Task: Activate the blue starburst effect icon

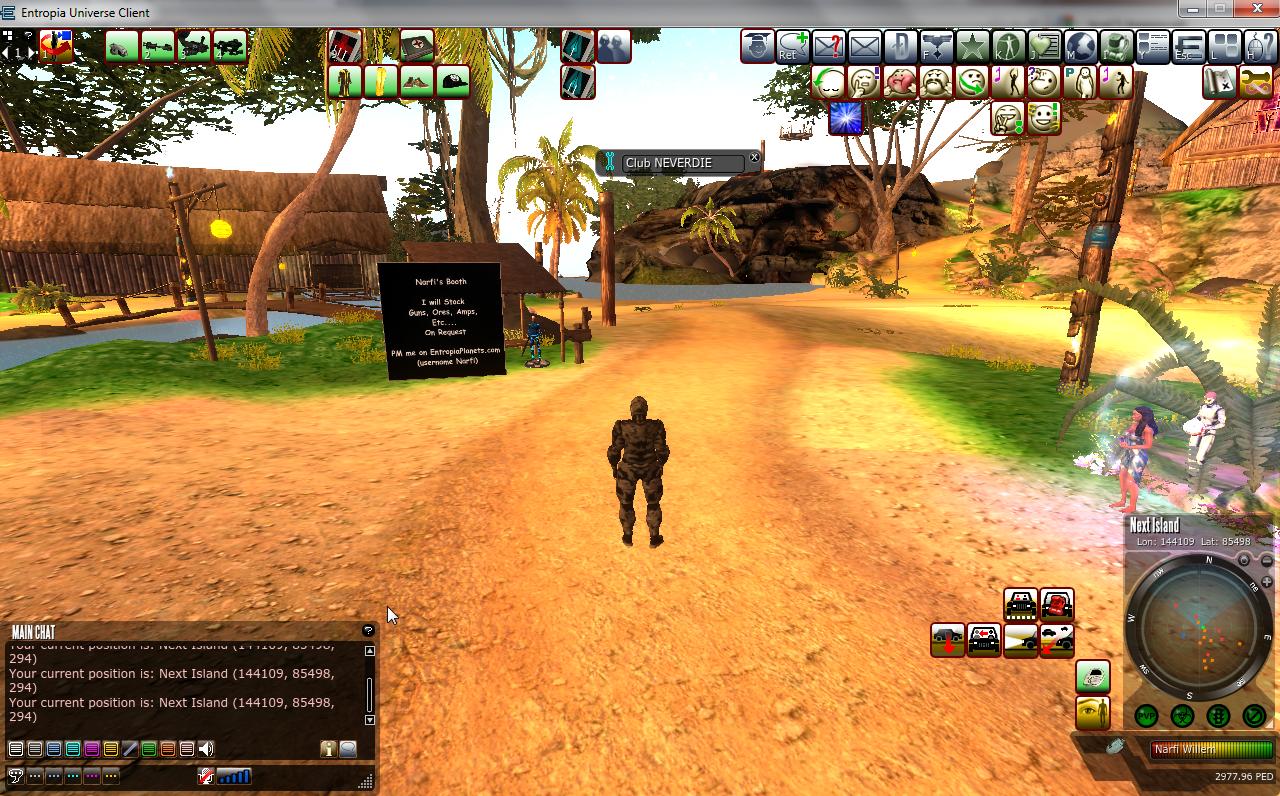Action: 846,118
